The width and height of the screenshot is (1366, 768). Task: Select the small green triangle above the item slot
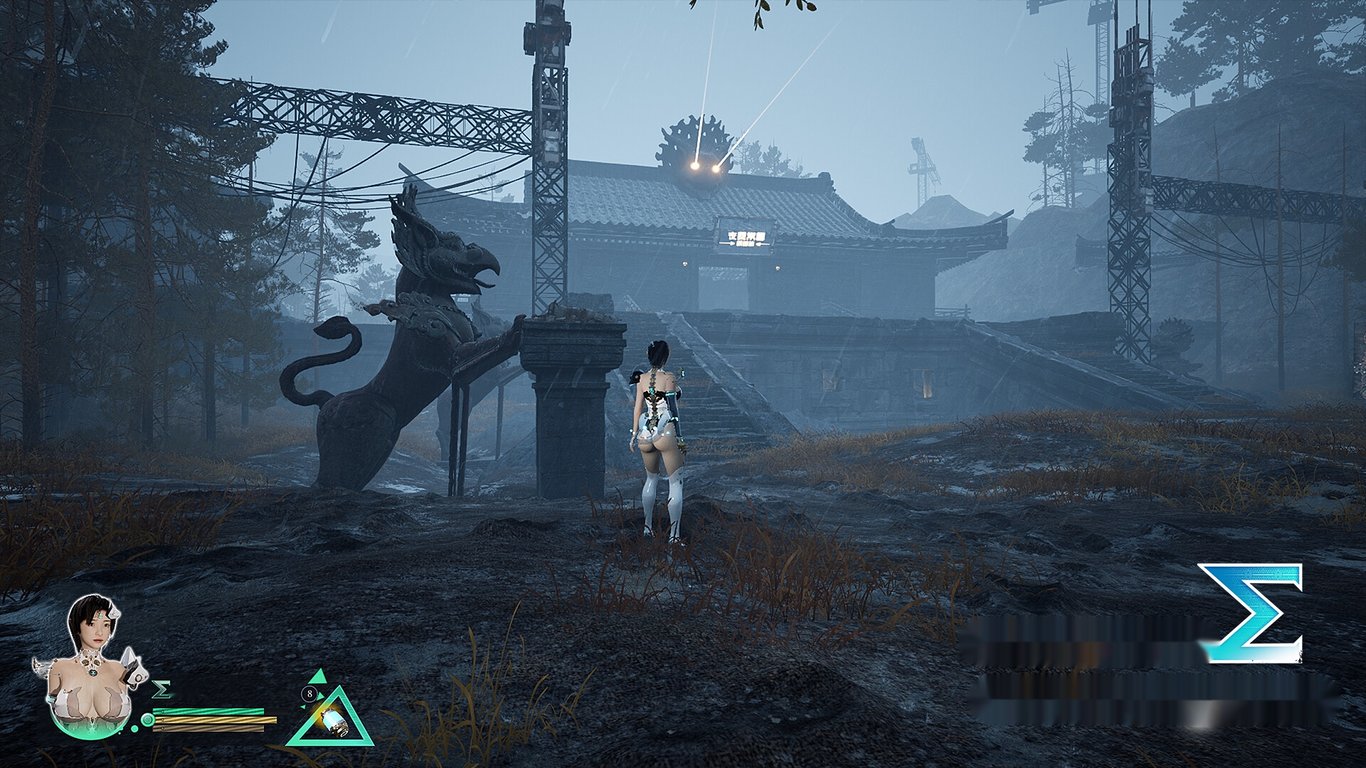click(x=318, y=676)
